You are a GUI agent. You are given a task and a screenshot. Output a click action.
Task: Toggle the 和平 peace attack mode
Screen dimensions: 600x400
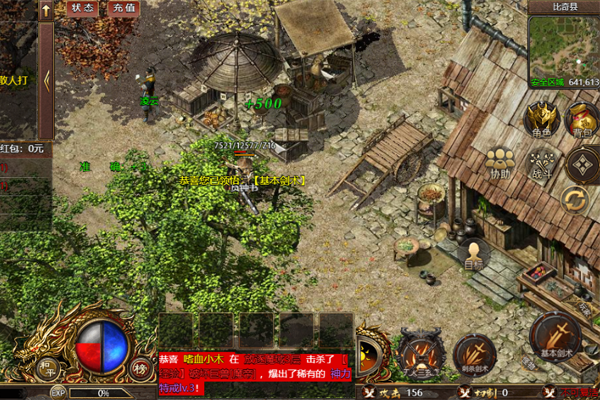[47, 366]
